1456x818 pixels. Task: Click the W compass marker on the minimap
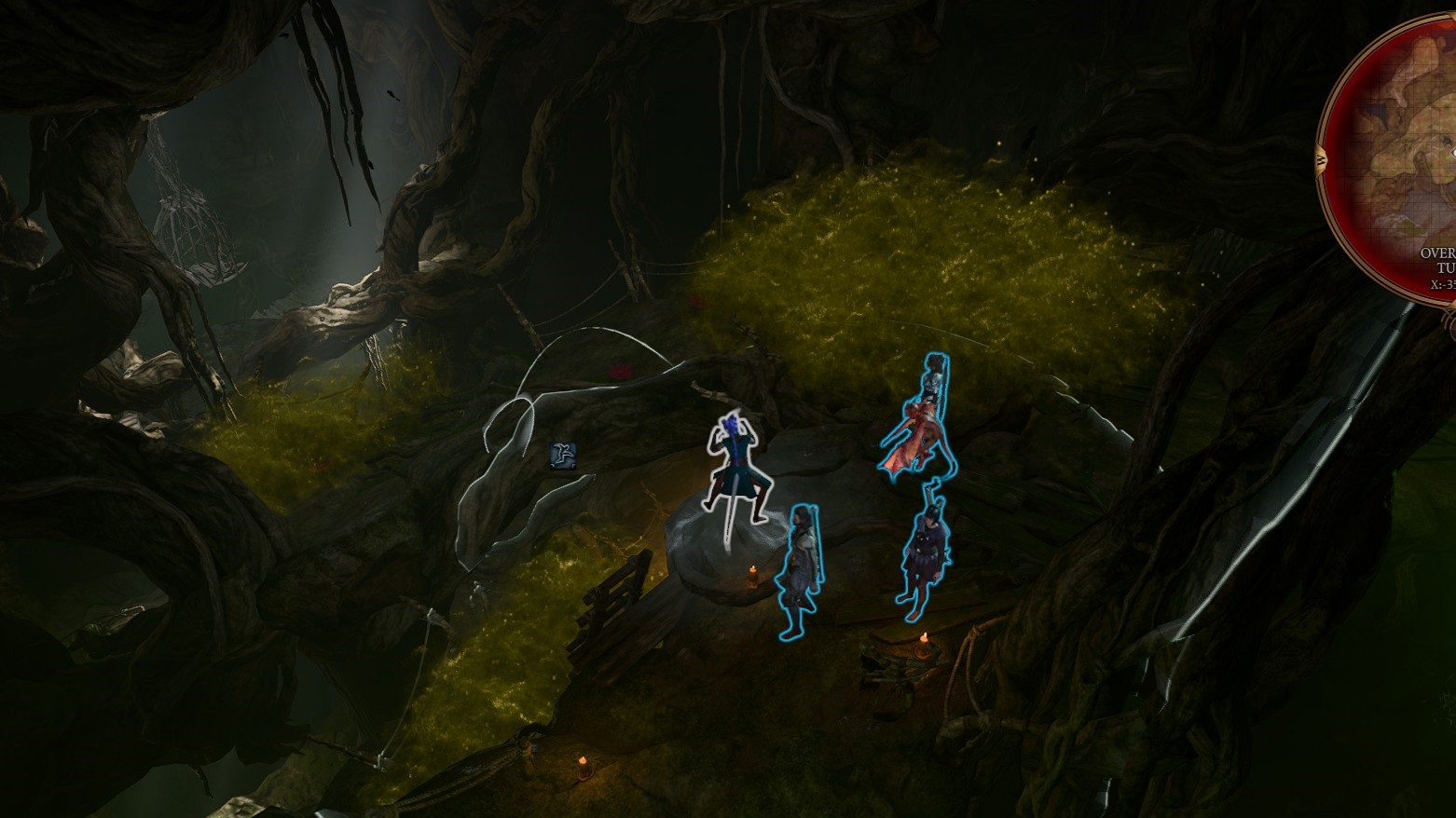pos(1321,160)
